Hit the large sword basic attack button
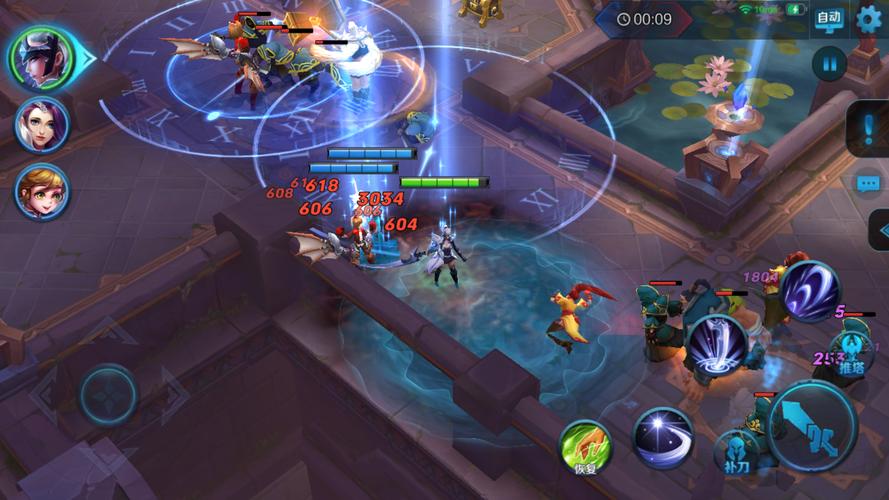Screen dimensions: 889x500 [x=812, y=425]
